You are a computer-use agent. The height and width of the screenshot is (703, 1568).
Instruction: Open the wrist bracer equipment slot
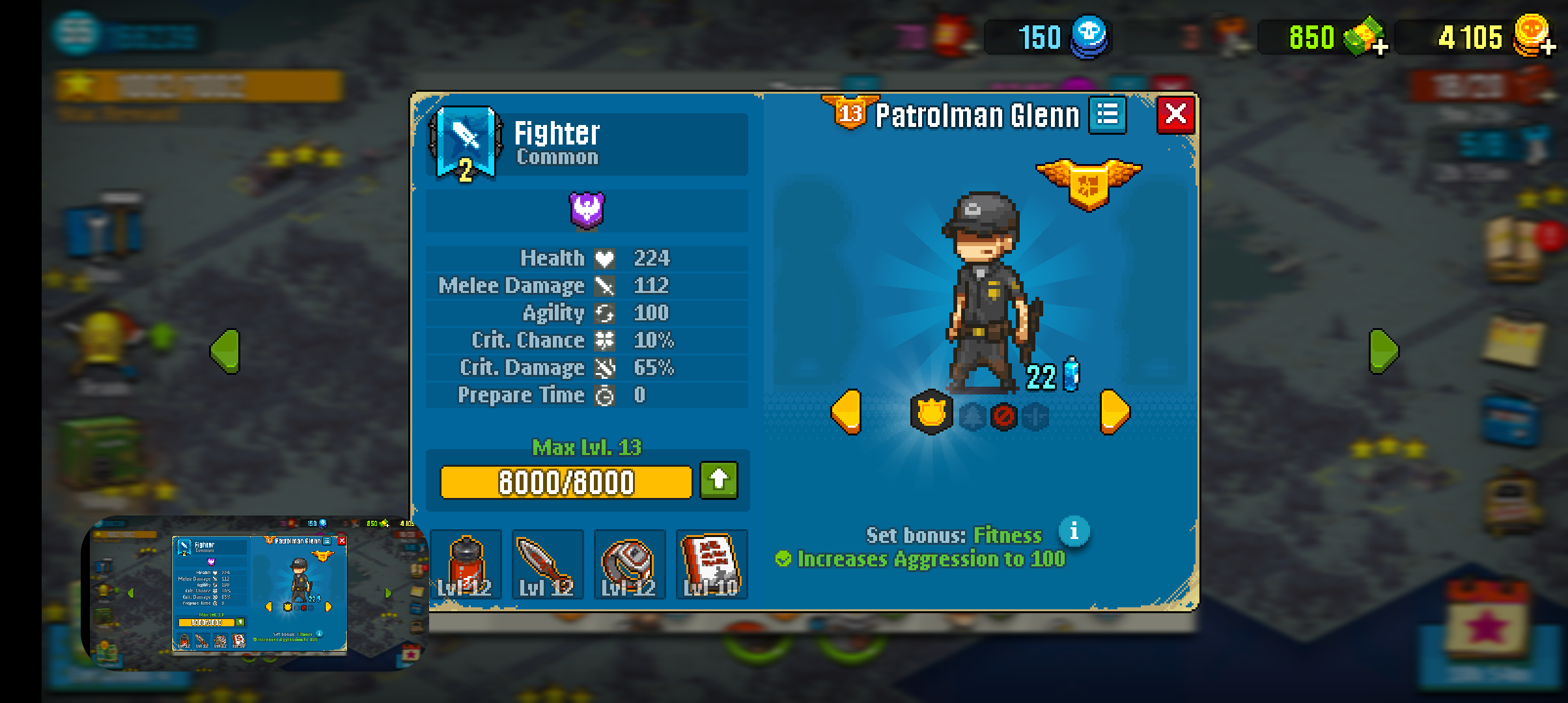pos(630,564)
